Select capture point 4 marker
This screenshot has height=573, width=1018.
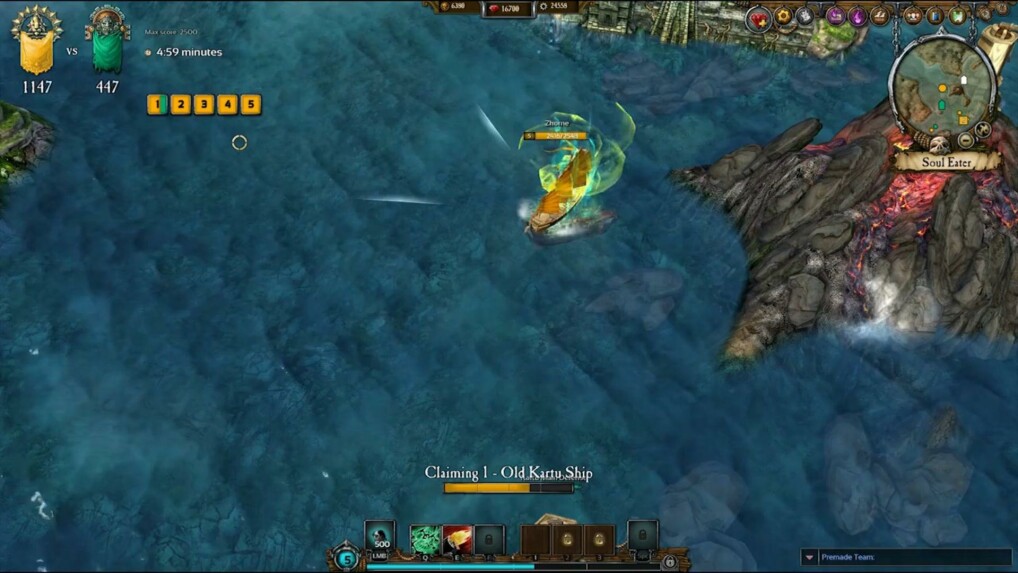[x=227, y=104]
